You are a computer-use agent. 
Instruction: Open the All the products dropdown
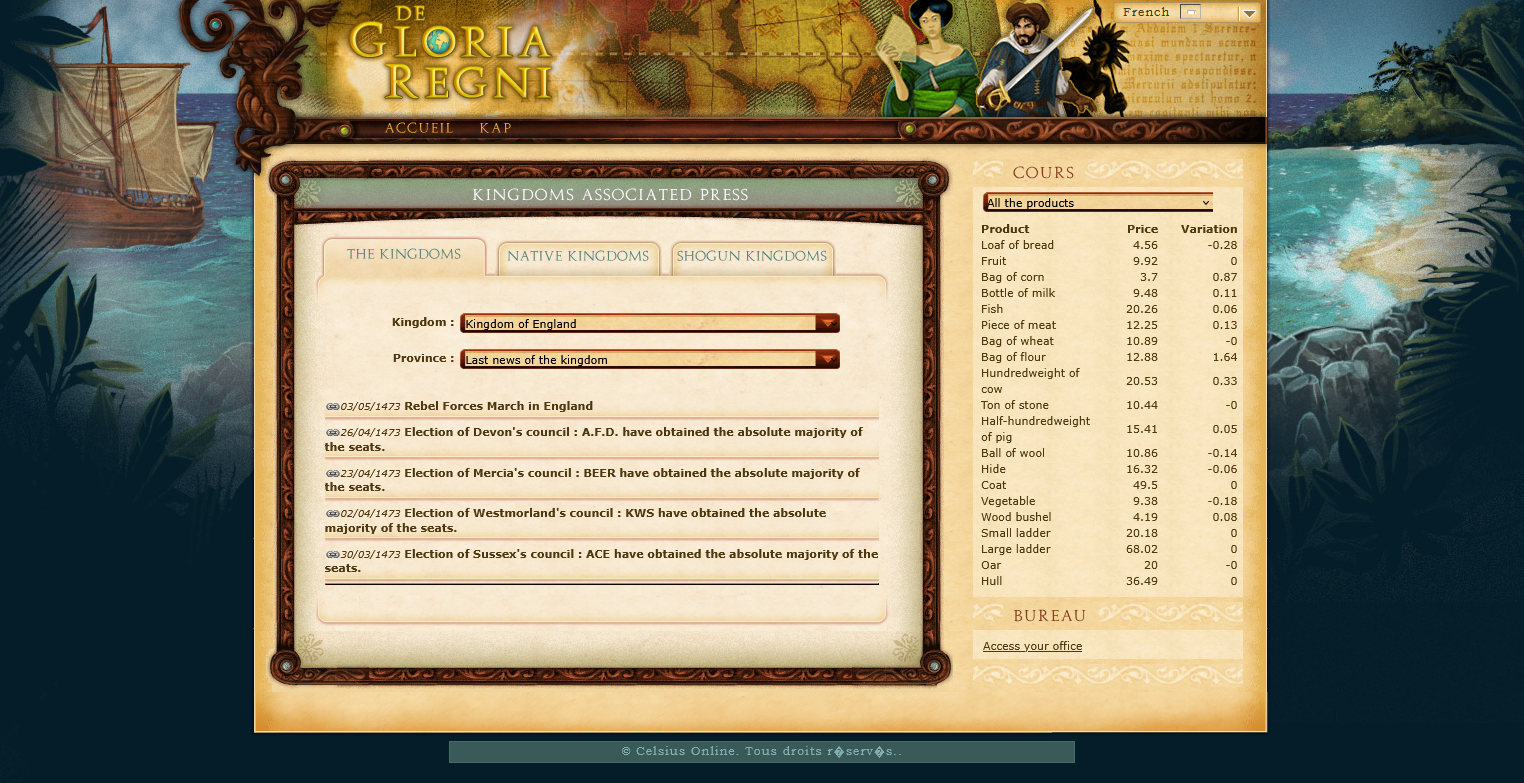pyautogui.click(x=1098, y=203)
